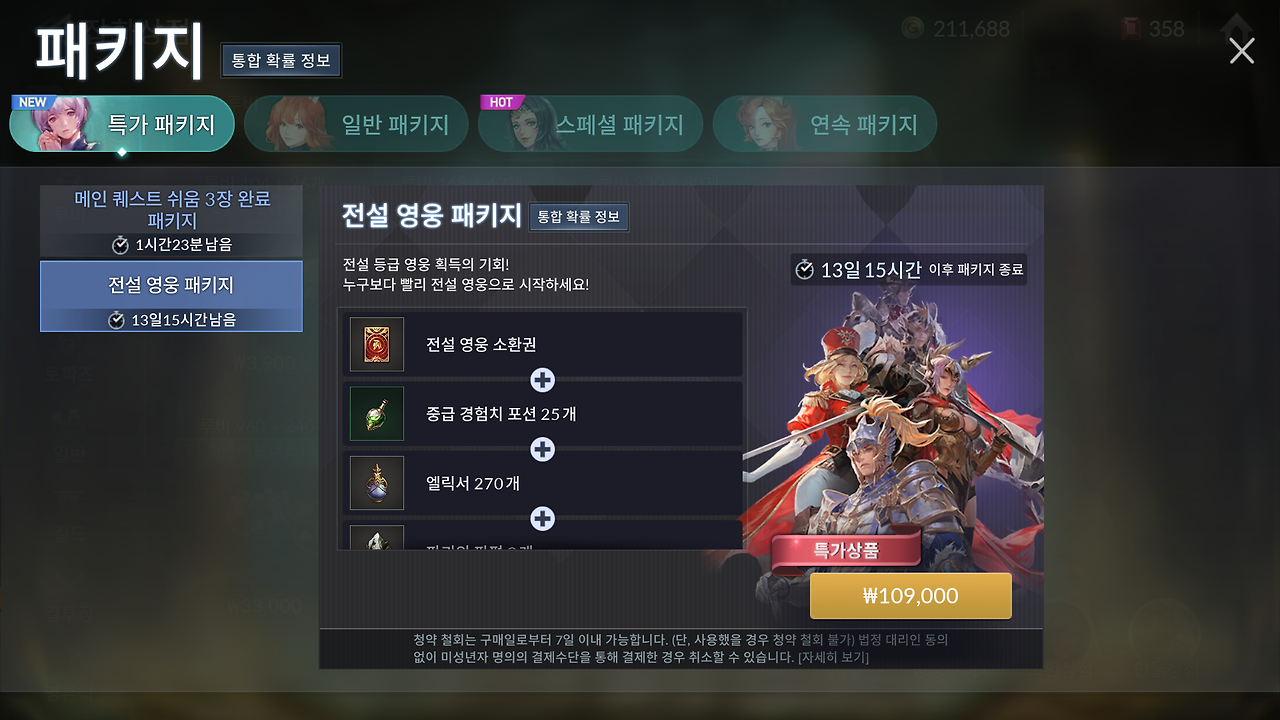Expand the plus icon below 중급 경험치 포션

tap(543, 450)
